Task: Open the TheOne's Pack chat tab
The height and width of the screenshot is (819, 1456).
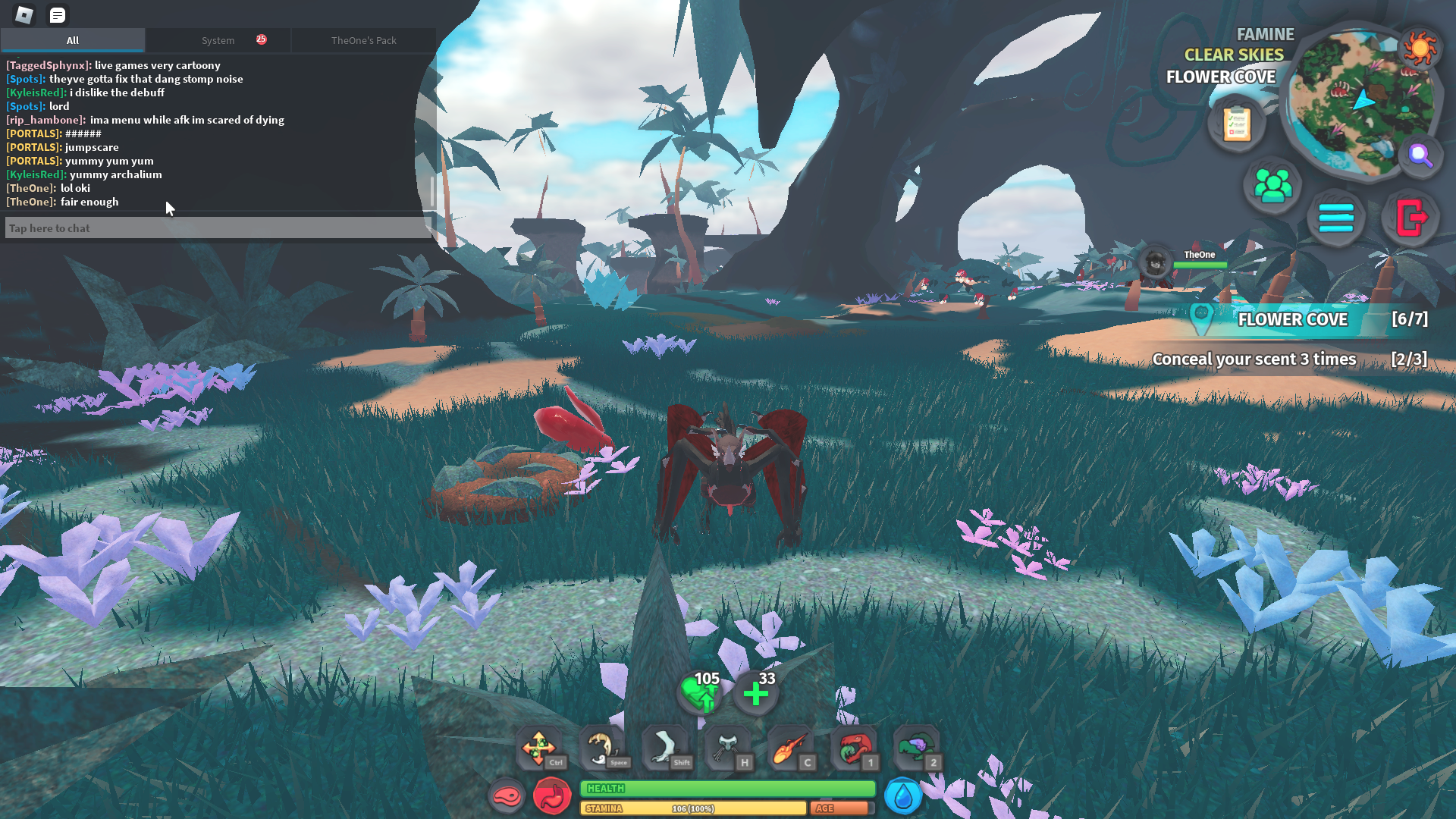Action: pyautogui.click(x=363, y=40)
